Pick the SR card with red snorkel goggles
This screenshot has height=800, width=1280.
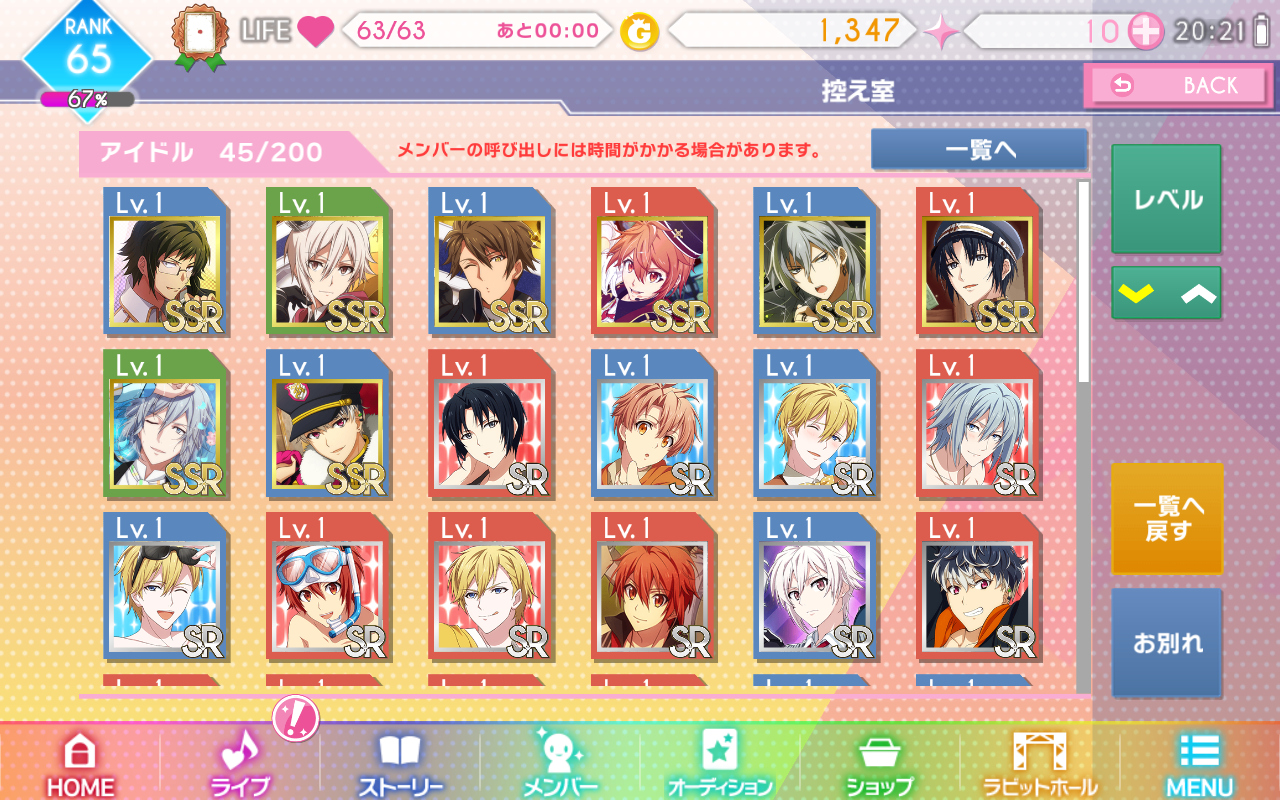(329, 588)
